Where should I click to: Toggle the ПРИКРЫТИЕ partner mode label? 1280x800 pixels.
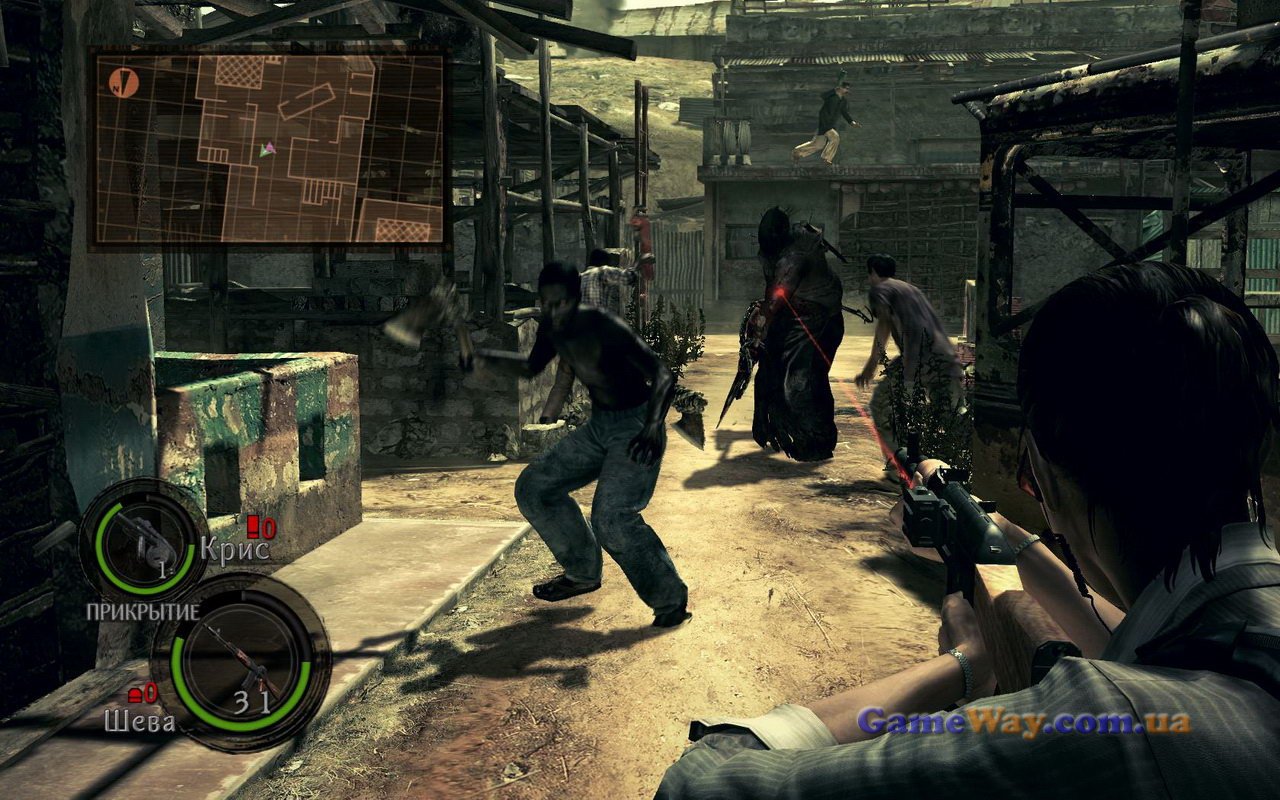click(141, 611)
